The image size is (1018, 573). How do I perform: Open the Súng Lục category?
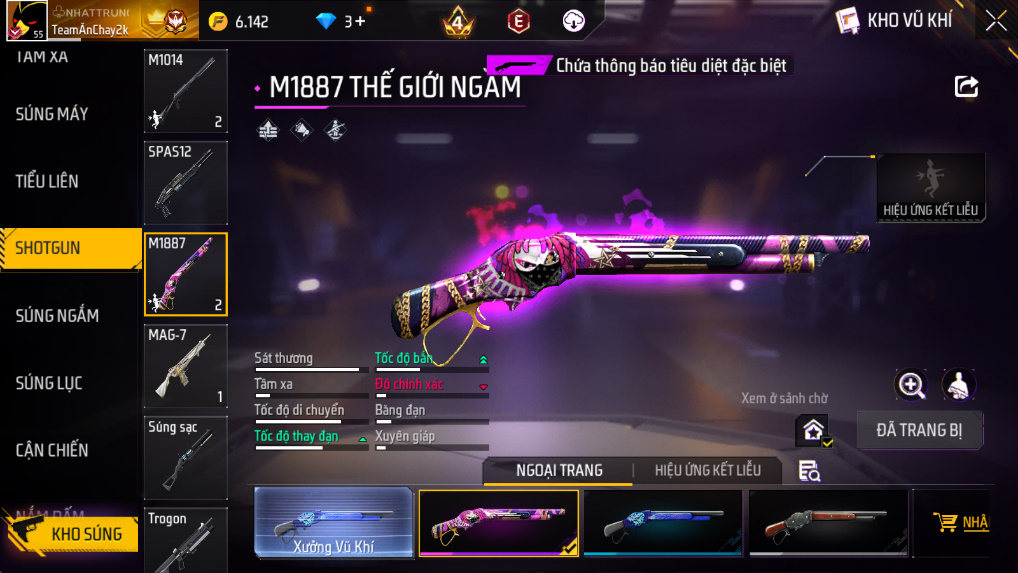49,383
